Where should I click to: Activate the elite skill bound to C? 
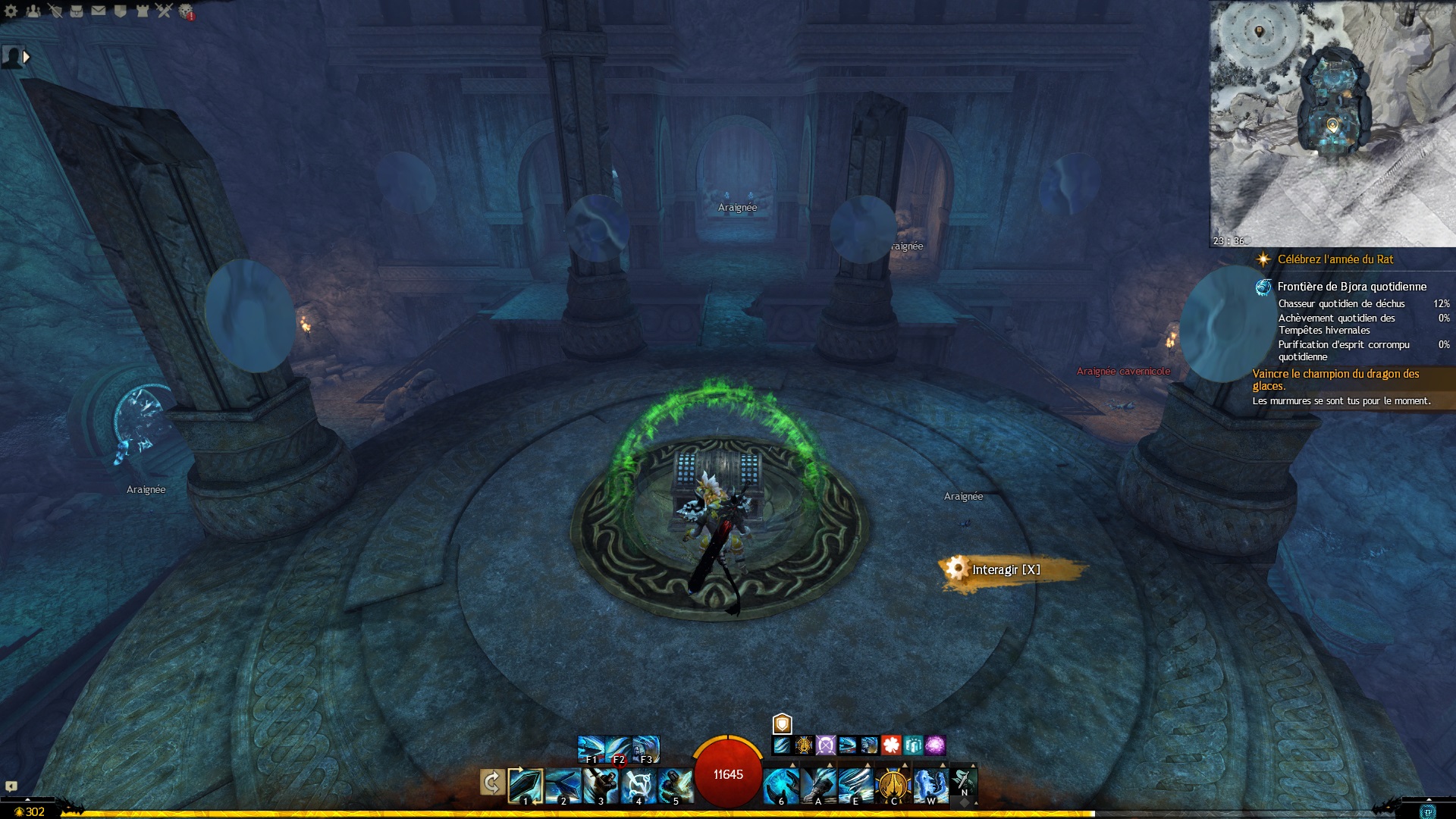894,785
